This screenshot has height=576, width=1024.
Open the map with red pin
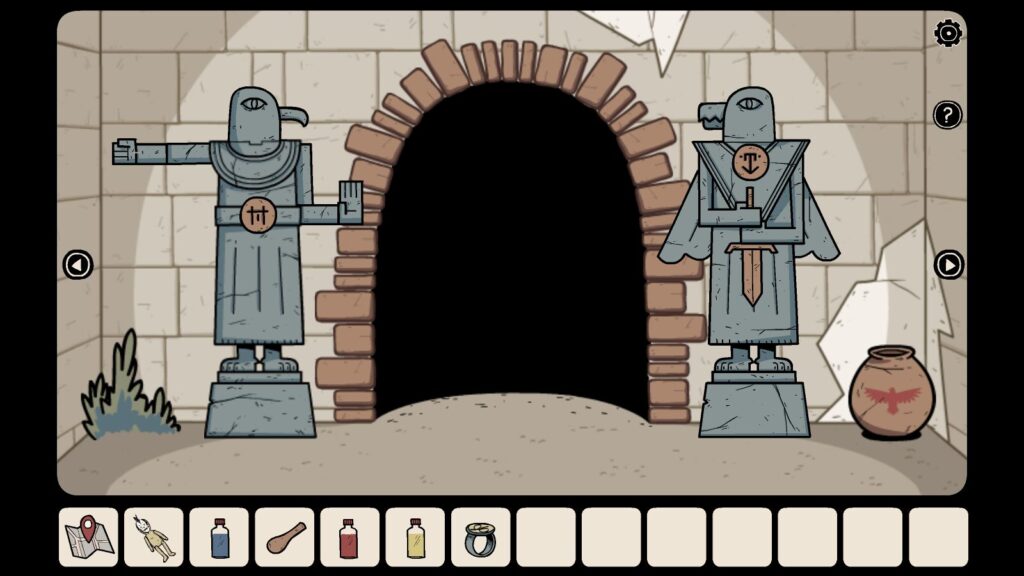click(x=89, y=537)
